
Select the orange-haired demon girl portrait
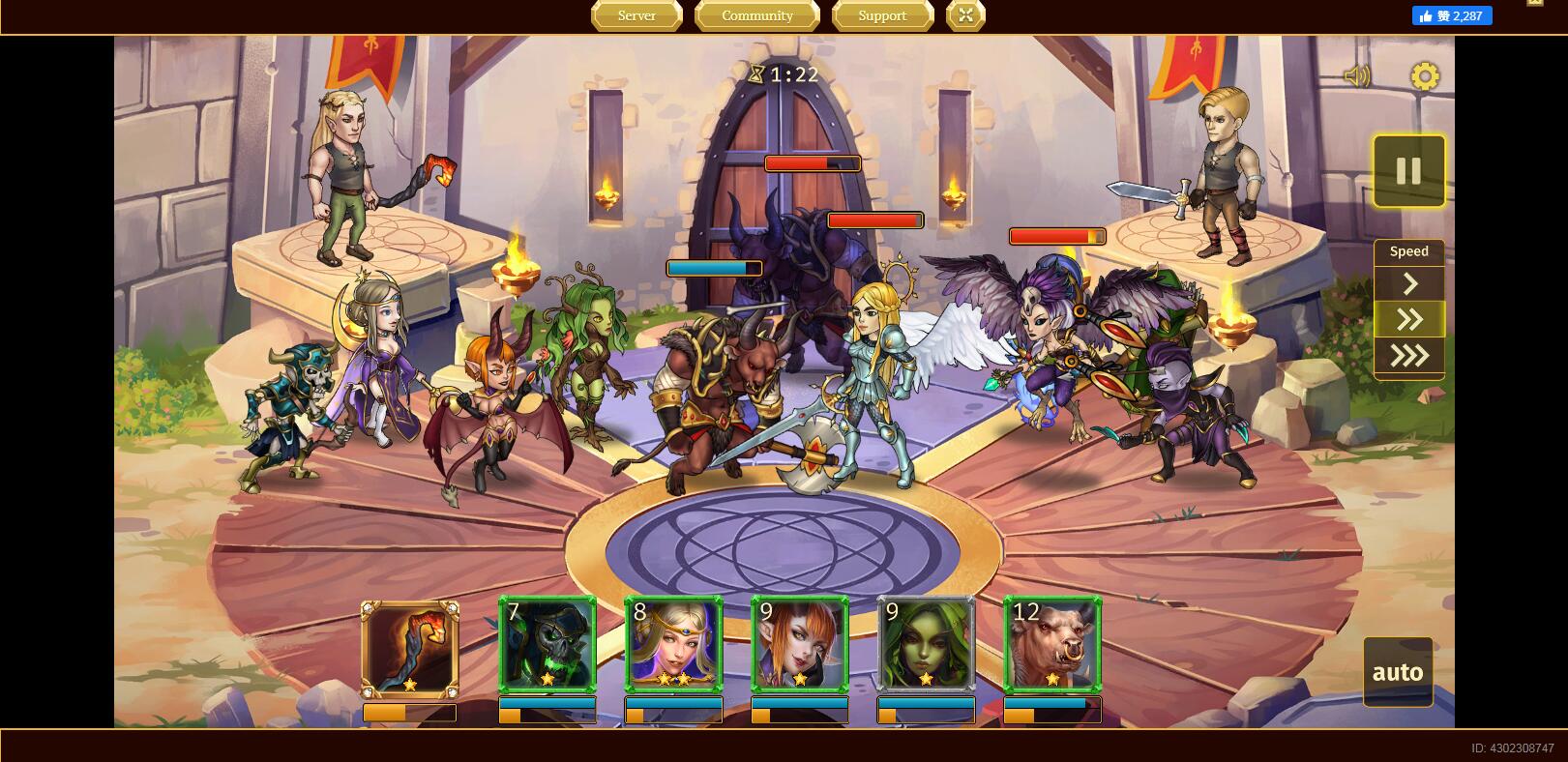click(x=800, y=644)
